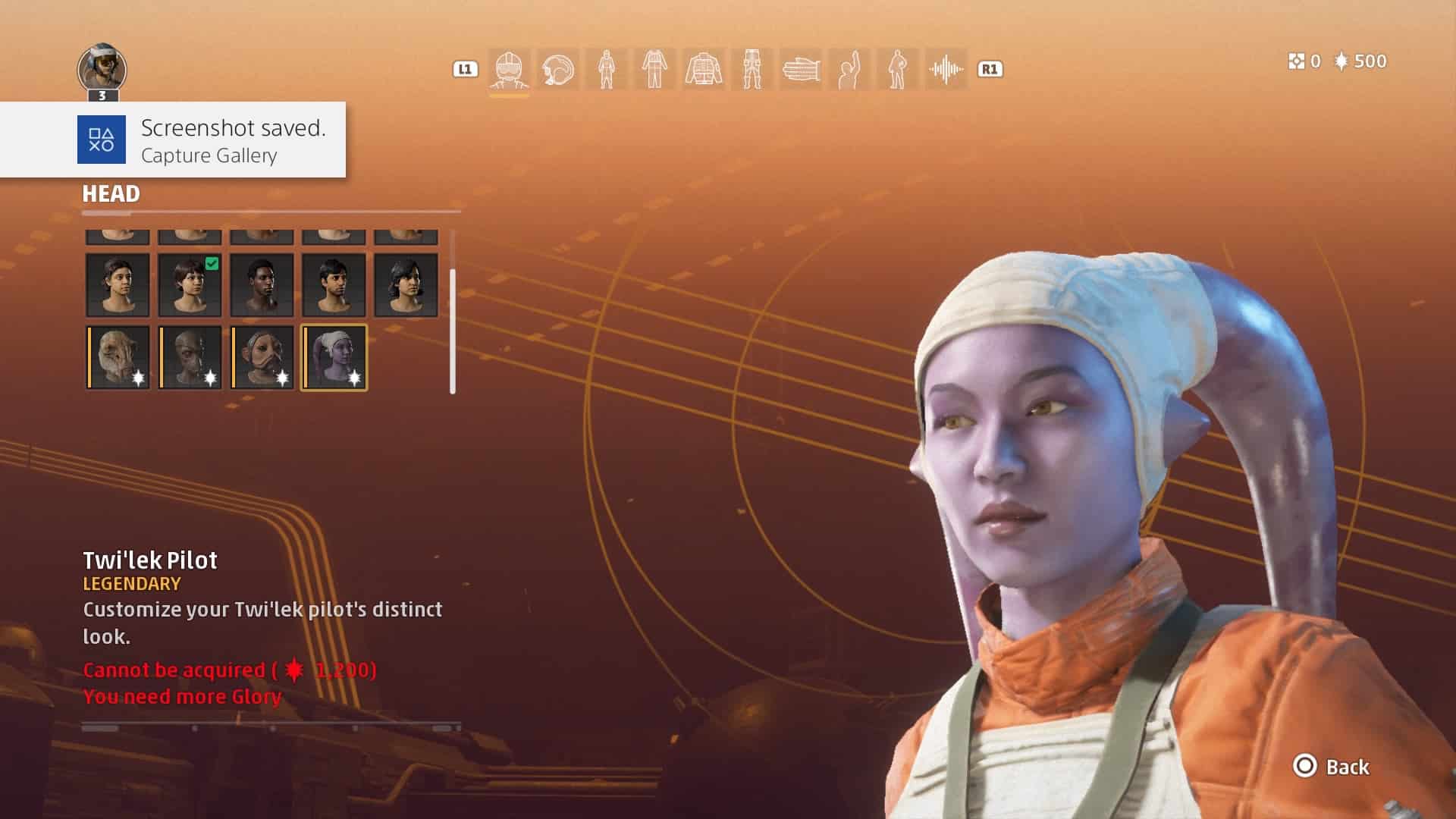
Task: Open the voice selection waveform icon
Action: coord(946,69)
